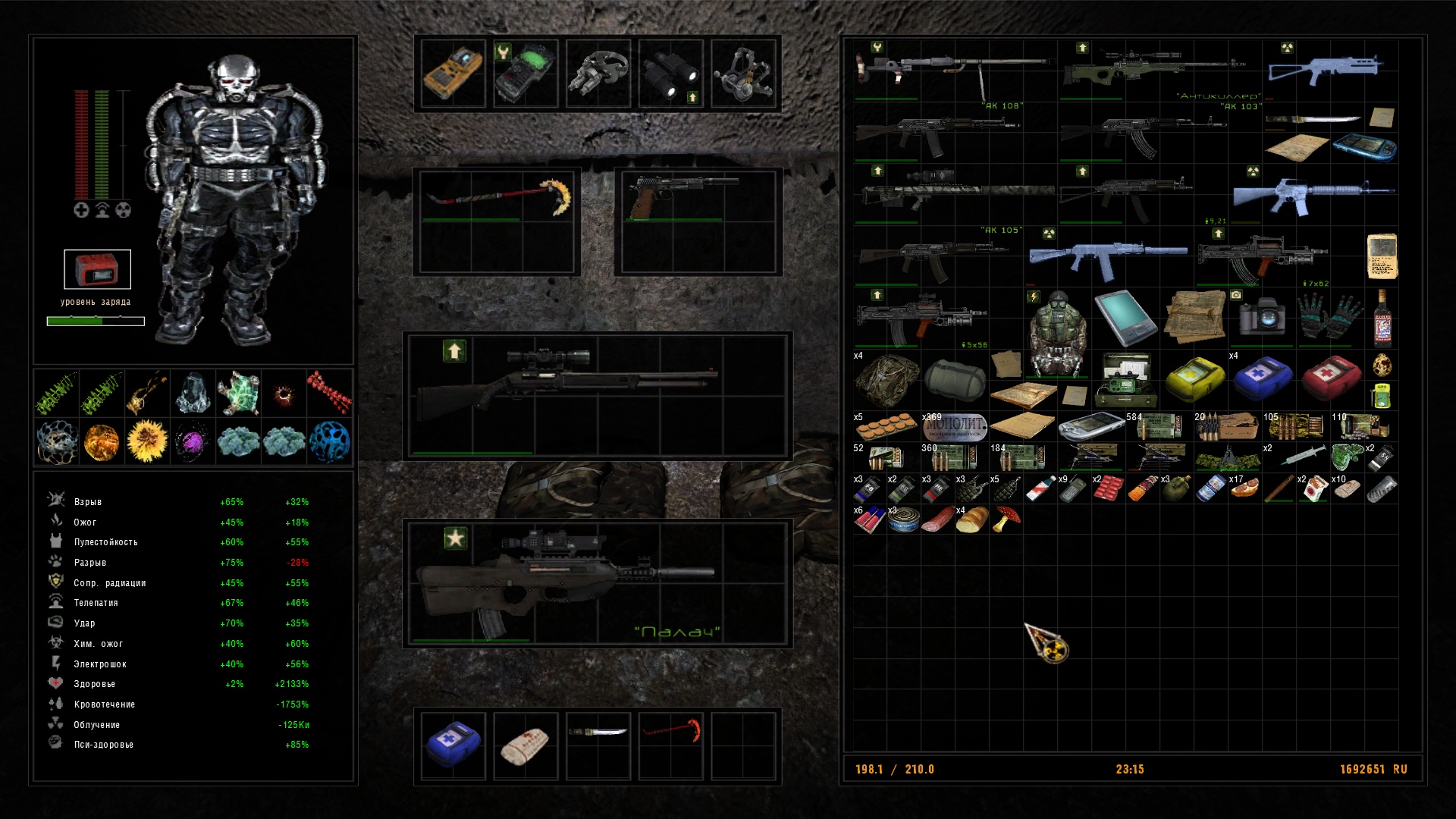Select the sunflower-shaped yellow artifact
Screen dimensions: 1456x819
tap(147, 441)
